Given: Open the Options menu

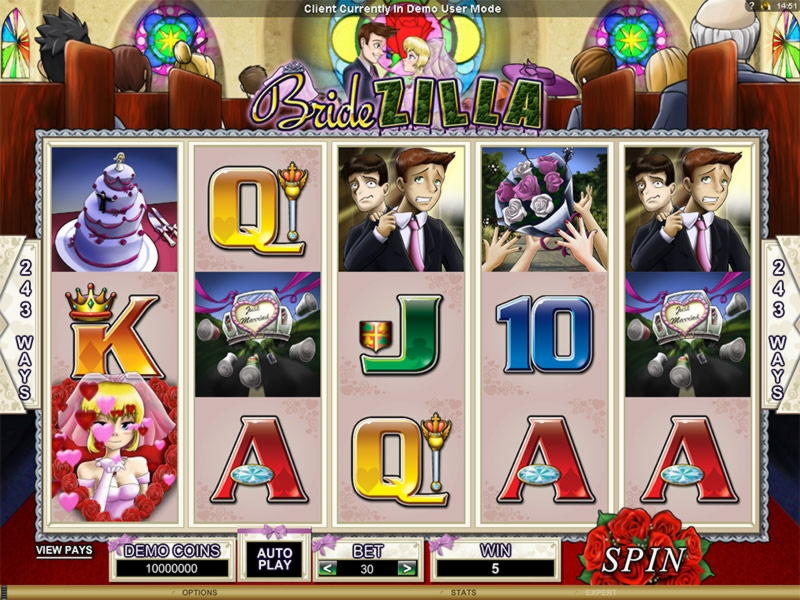Looking at the screenshot, I should click(200, 593).
